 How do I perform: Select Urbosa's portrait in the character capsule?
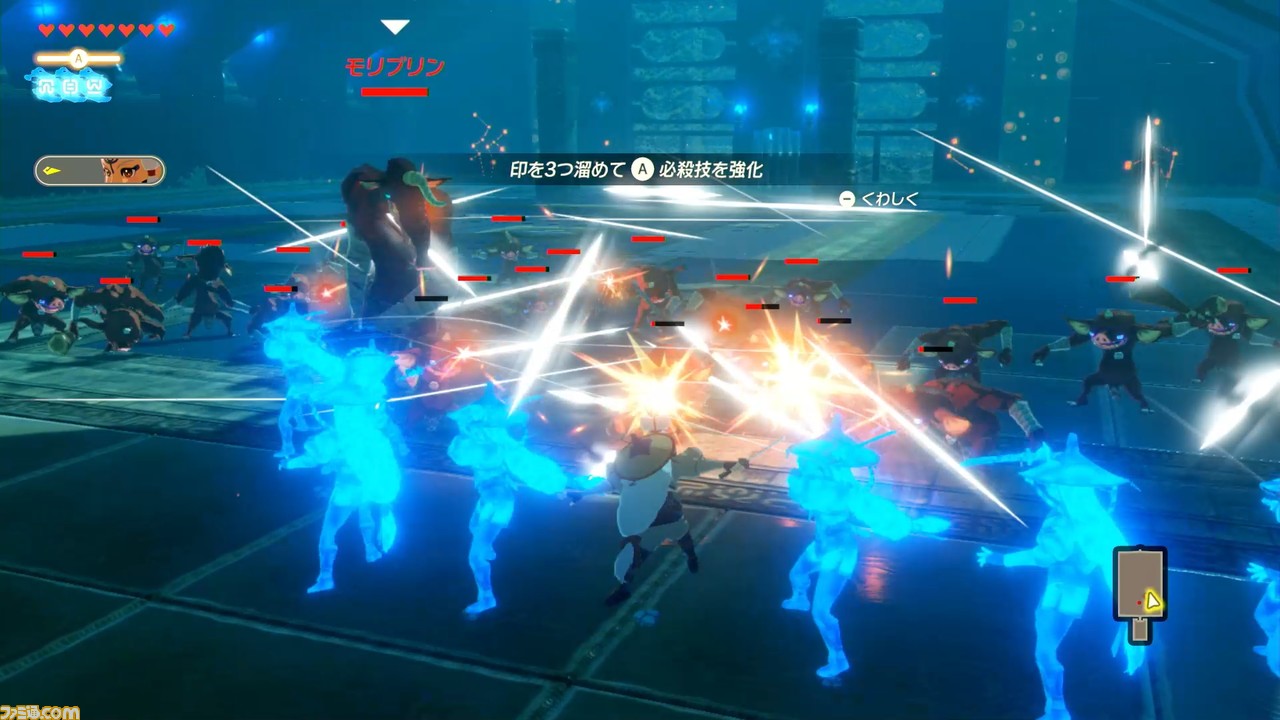click(x=123, y=172)
